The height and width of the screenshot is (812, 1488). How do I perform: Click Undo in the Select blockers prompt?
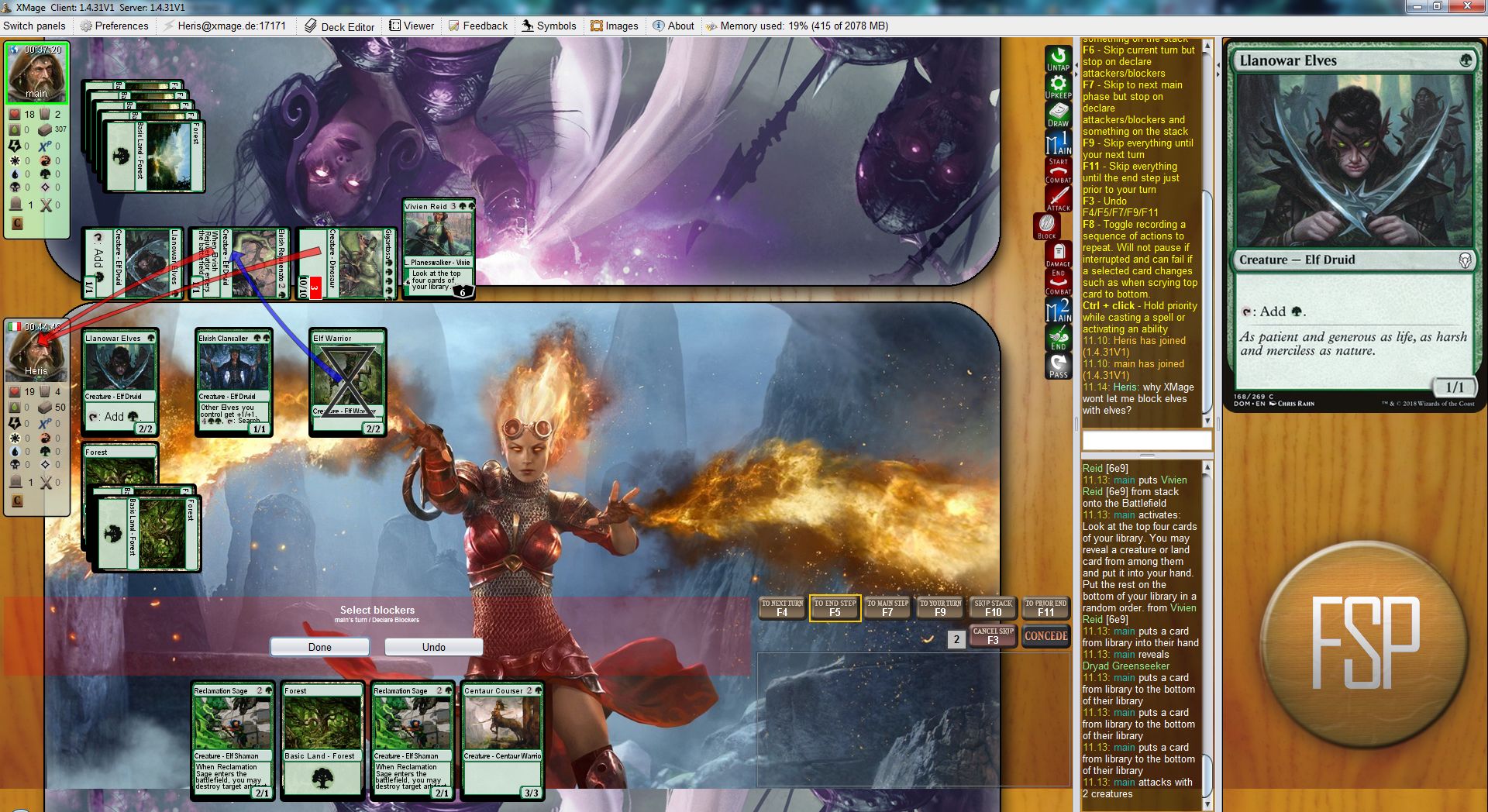[433, 647]
